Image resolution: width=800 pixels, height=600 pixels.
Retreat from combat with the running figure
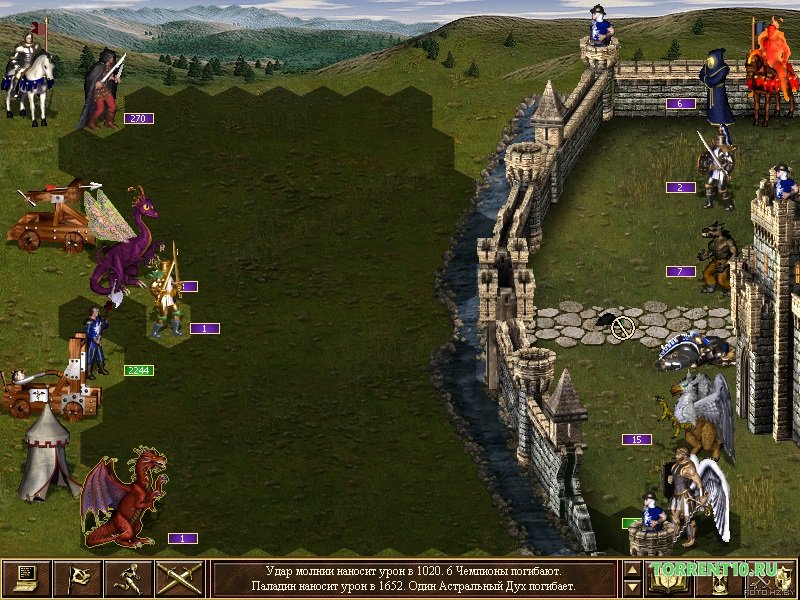(129, 578)
